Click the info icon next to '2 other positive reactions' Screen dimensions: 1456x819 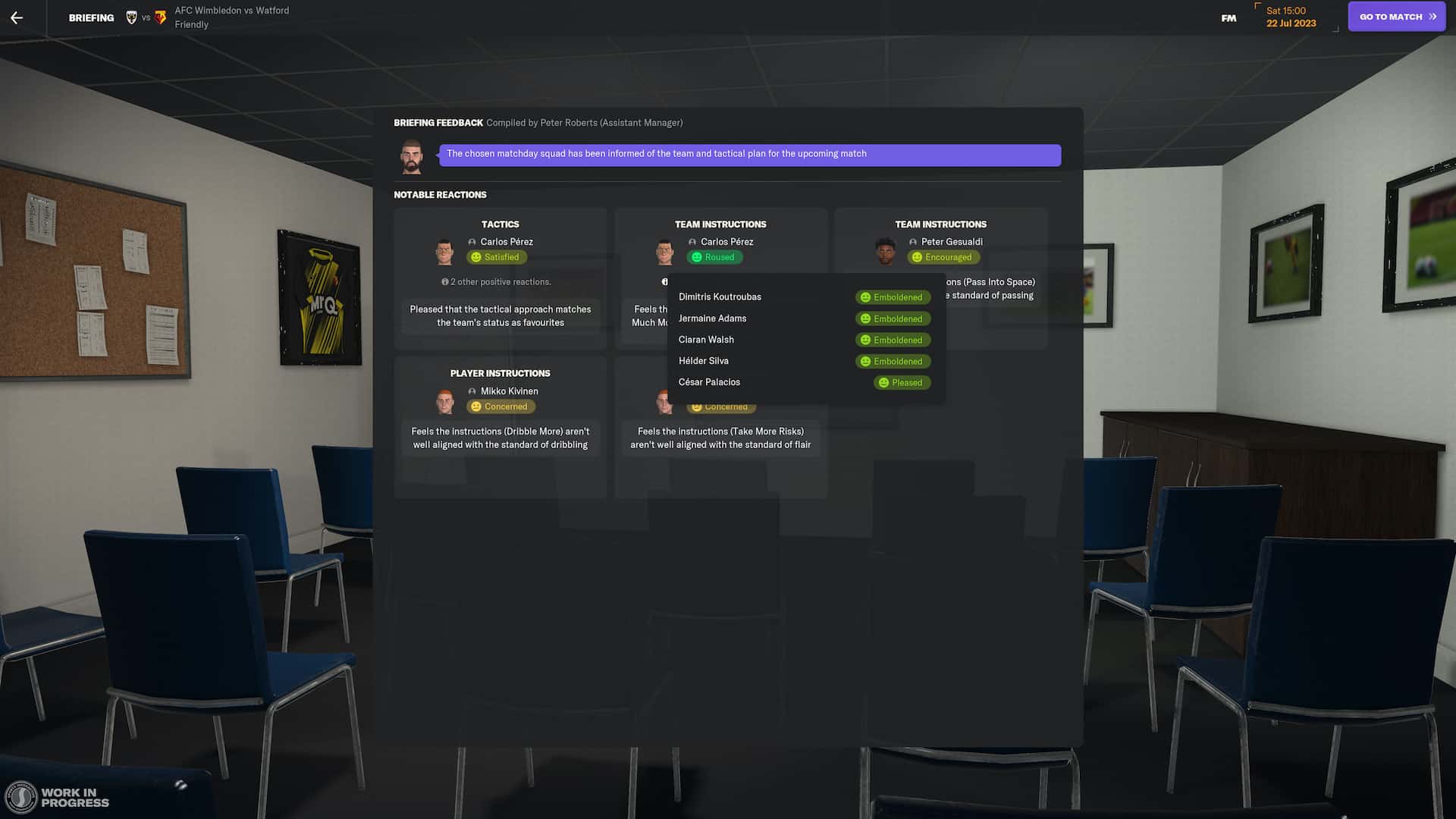[445, 281]
